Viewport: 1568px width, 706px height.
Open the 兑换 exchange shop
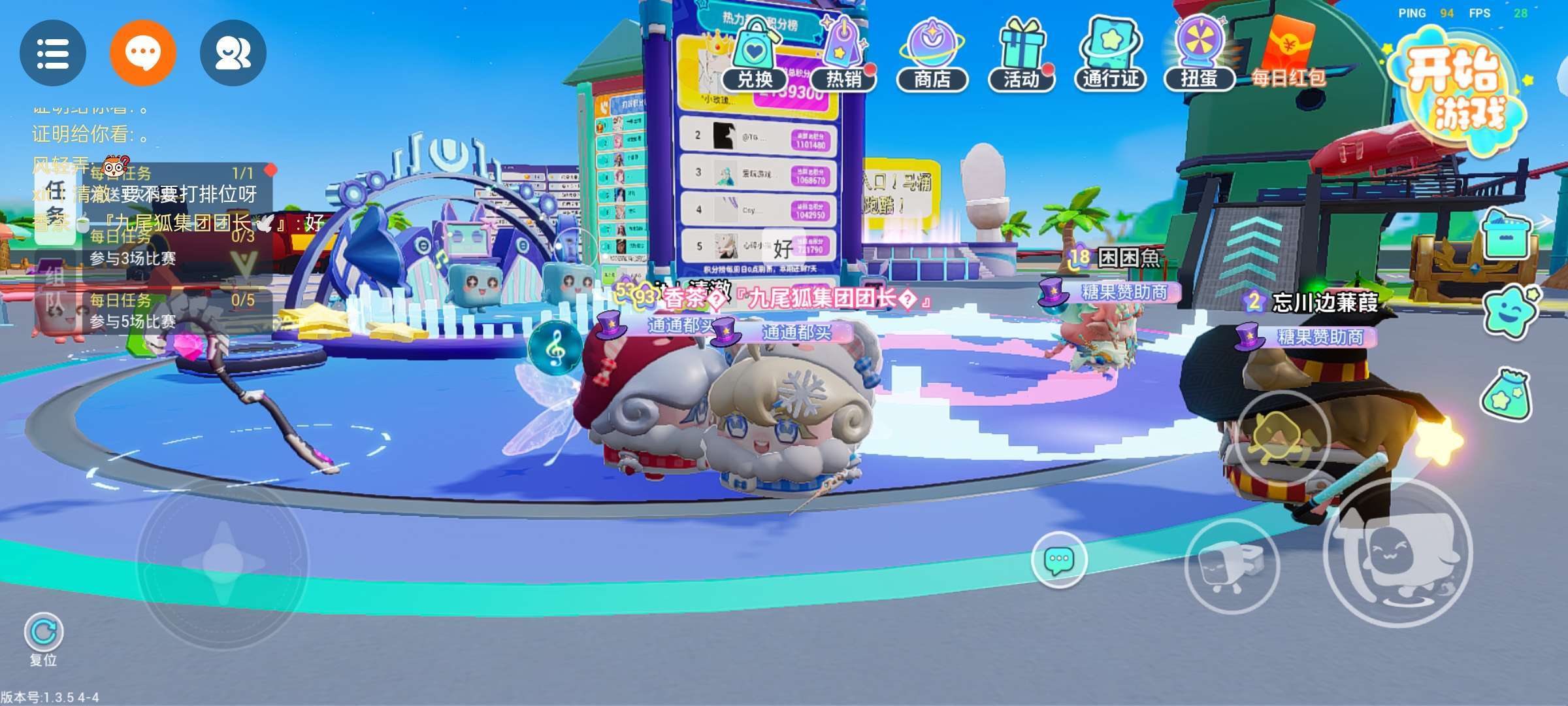[755, 55]
